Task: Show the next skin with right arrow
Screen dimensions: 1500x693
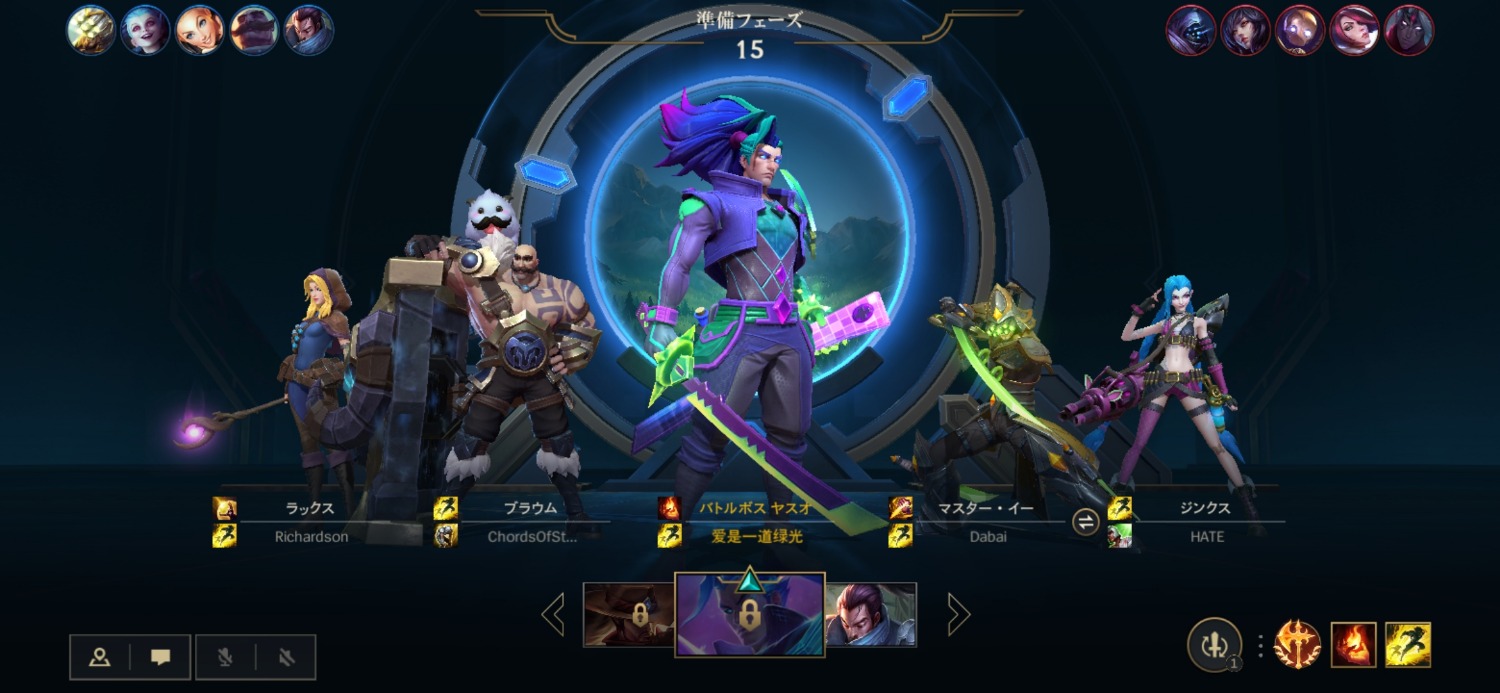Action: tap(958, 614)
